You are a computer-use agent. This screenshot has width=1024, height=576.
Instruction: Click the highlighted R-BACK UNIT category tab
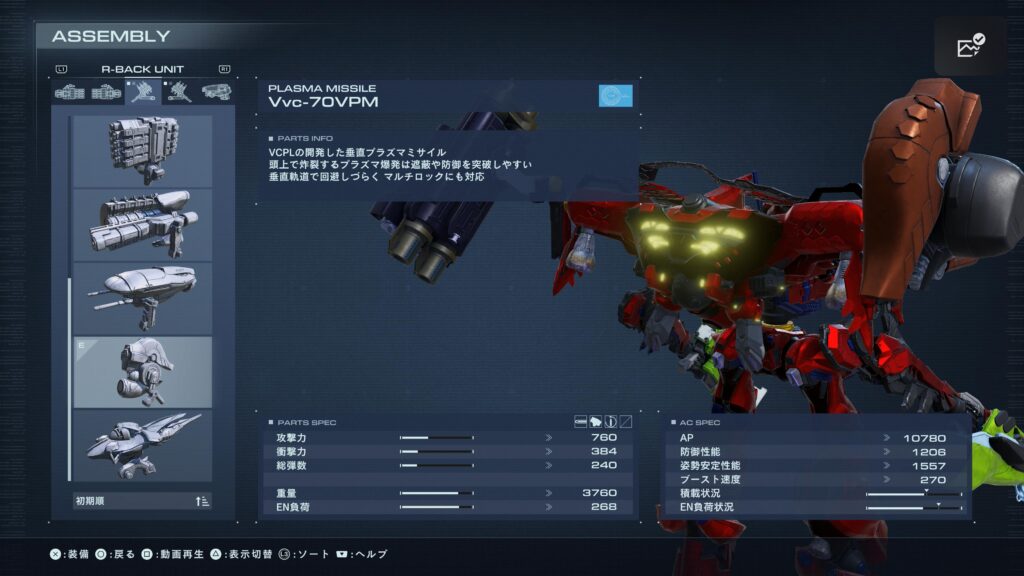tap(143, 93)
